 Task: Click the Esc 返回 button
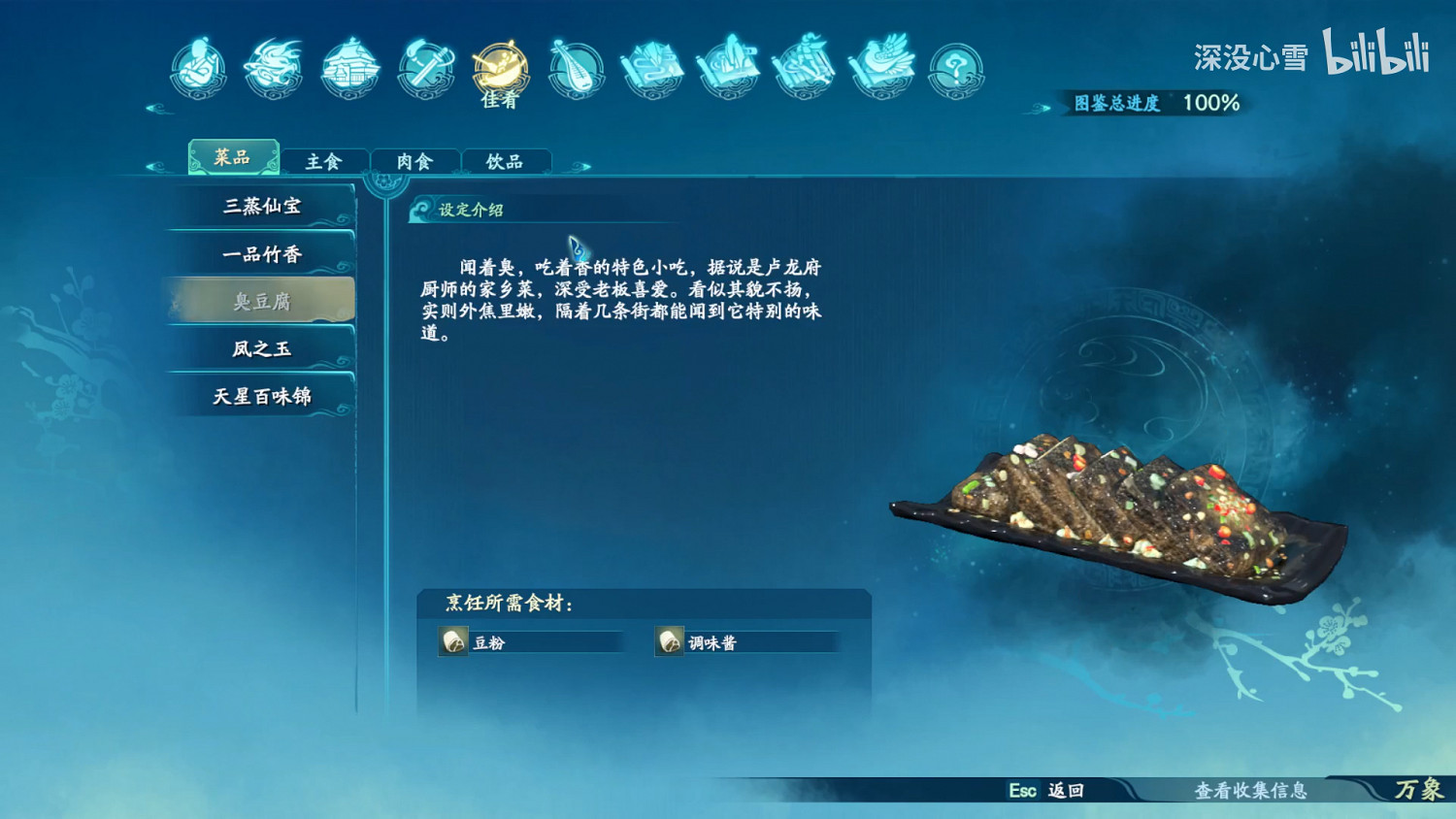coord(1047,791)
